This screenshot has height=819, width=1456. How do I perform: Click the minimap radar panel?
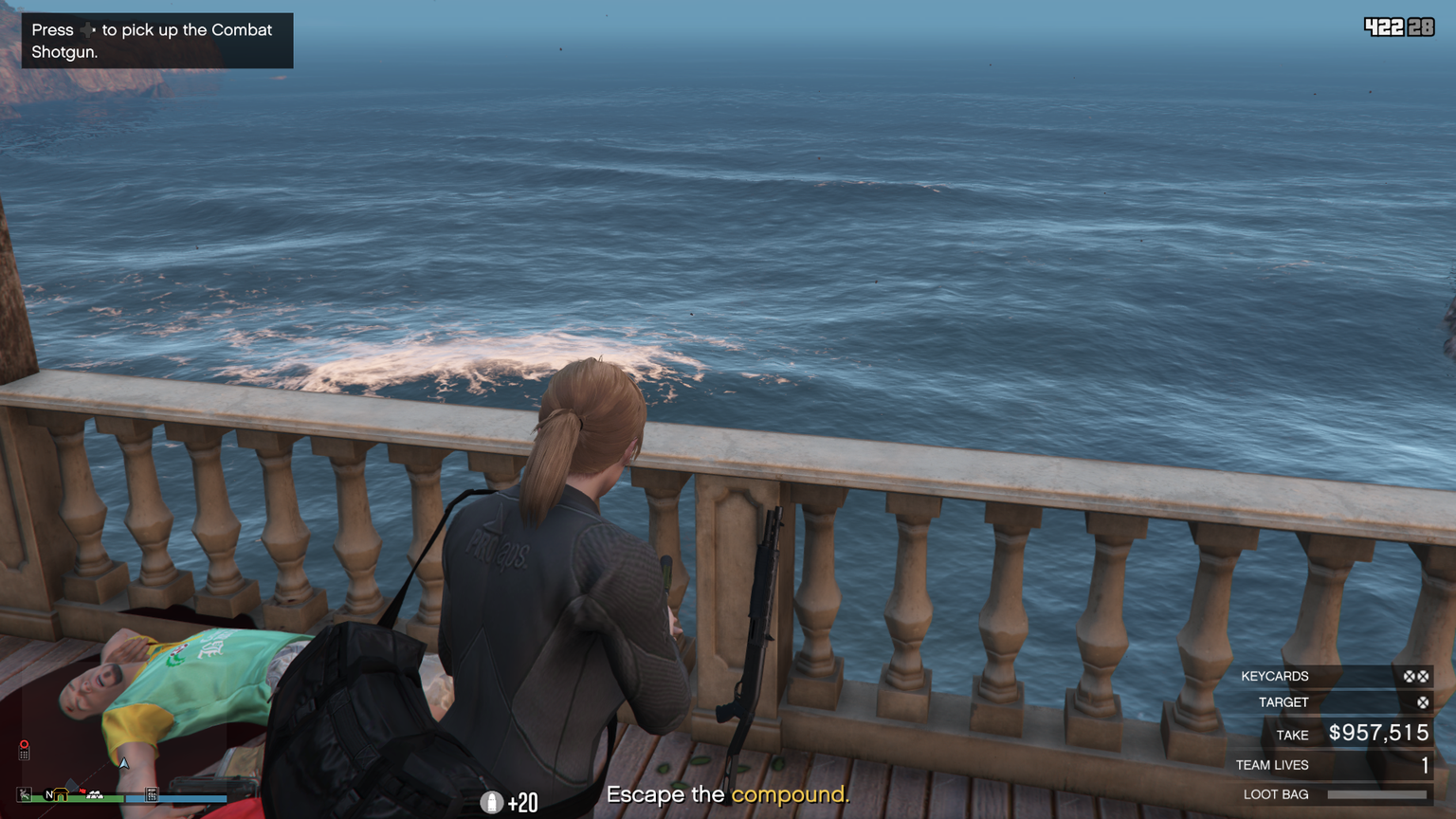(x=123, y=720)
